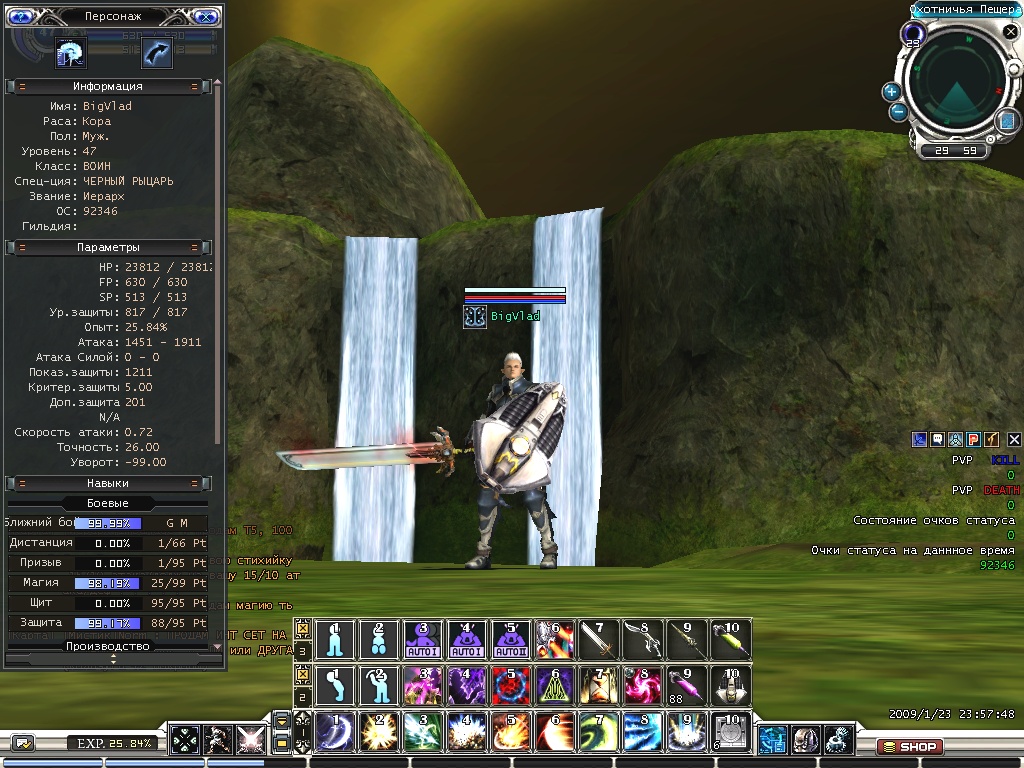Click the curved arrow icon in character panel
This screenshot has height=768, width=1024.
(x=156, y=52)
